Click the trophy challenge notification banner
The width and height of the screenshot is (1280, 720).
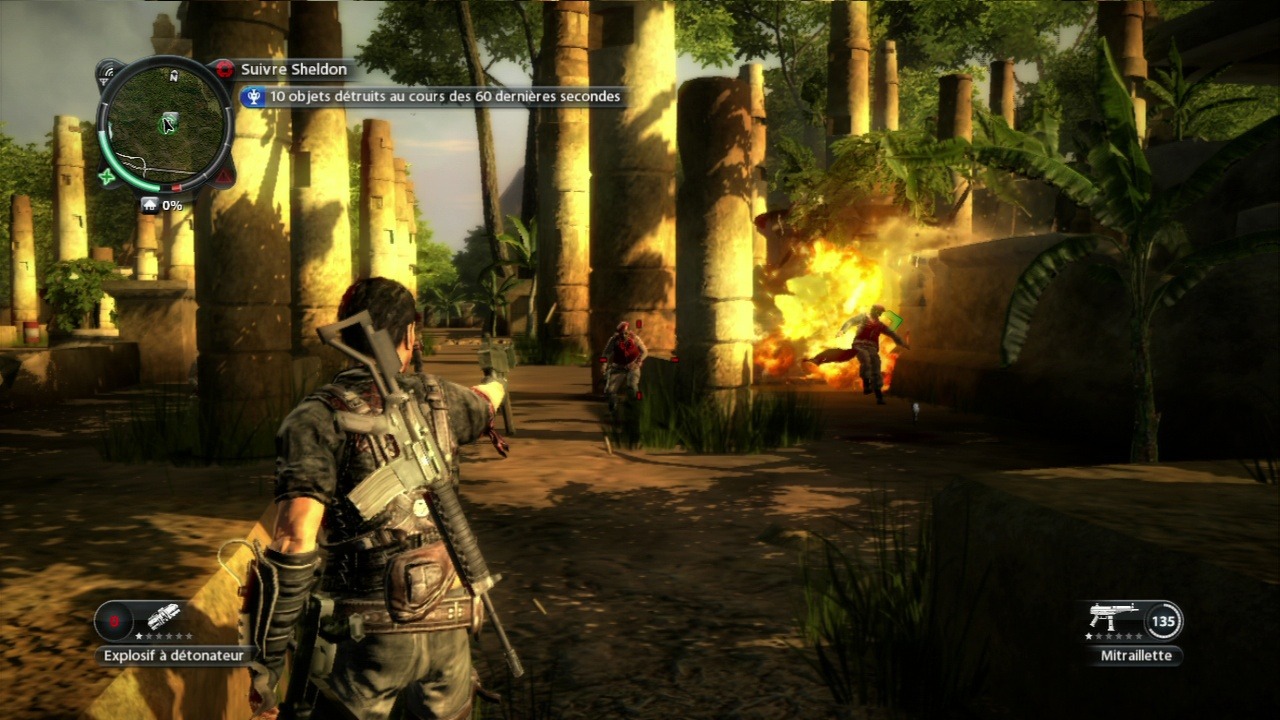(x=432, y=97)
